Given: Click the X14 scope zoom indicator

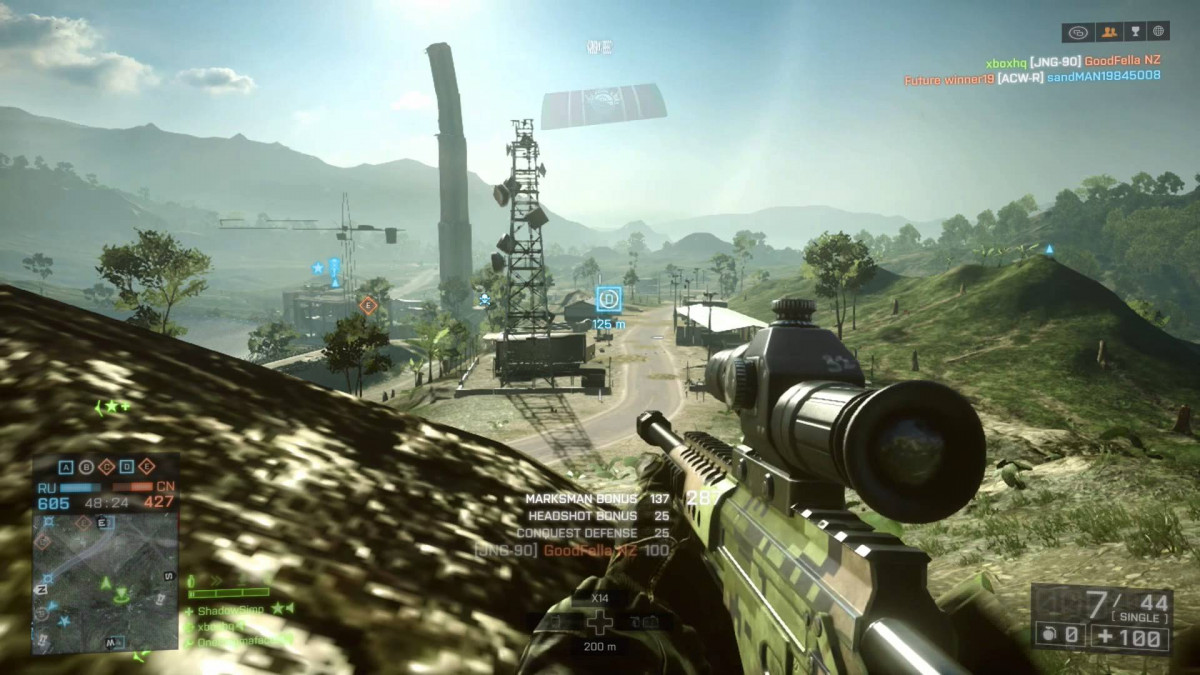Looking at the screenshot, I should point(598,596).
